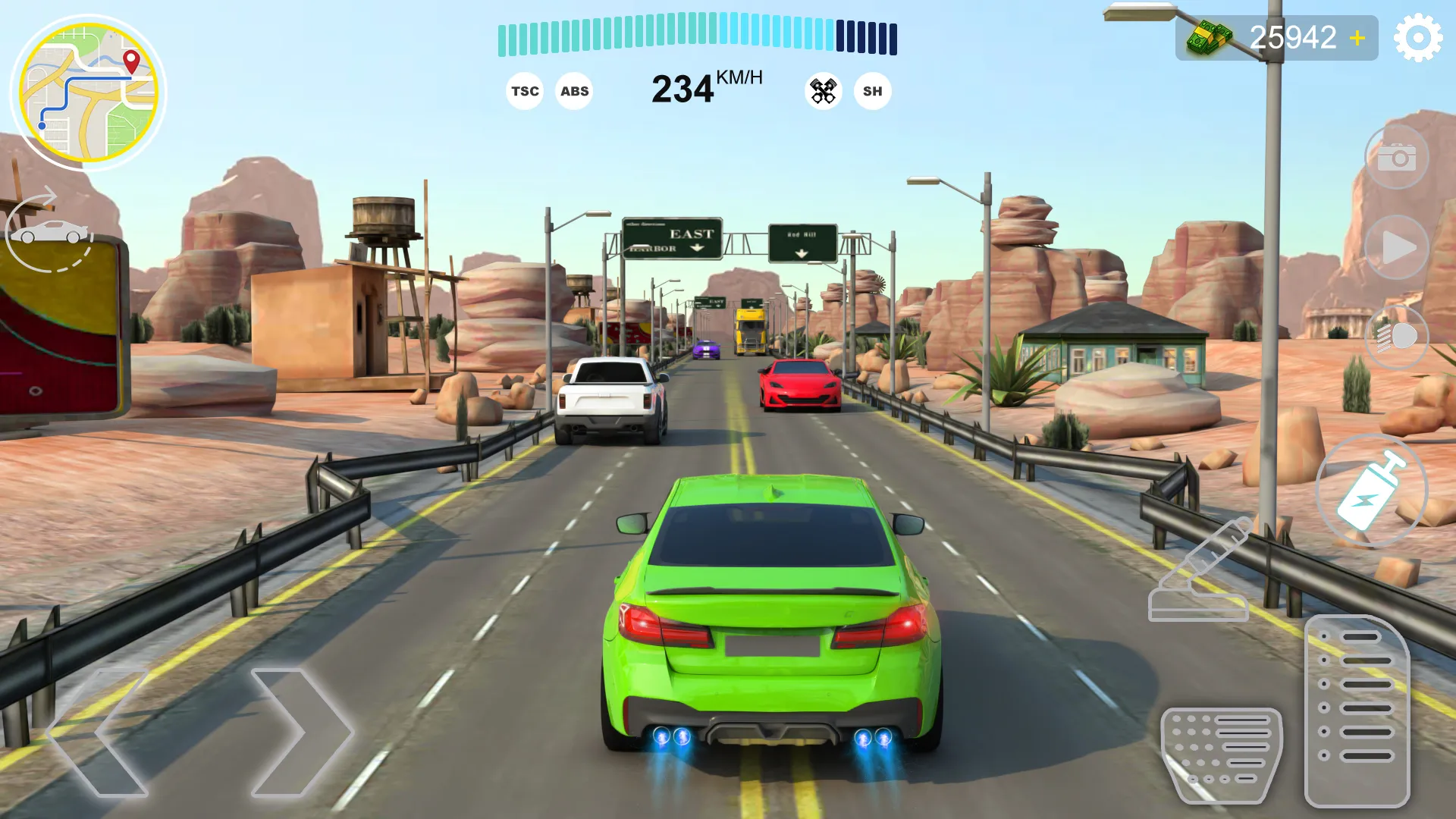The image size is (1456, 819).
Task: Click the speed progress bar at top
Action: (x=698, y=34)
